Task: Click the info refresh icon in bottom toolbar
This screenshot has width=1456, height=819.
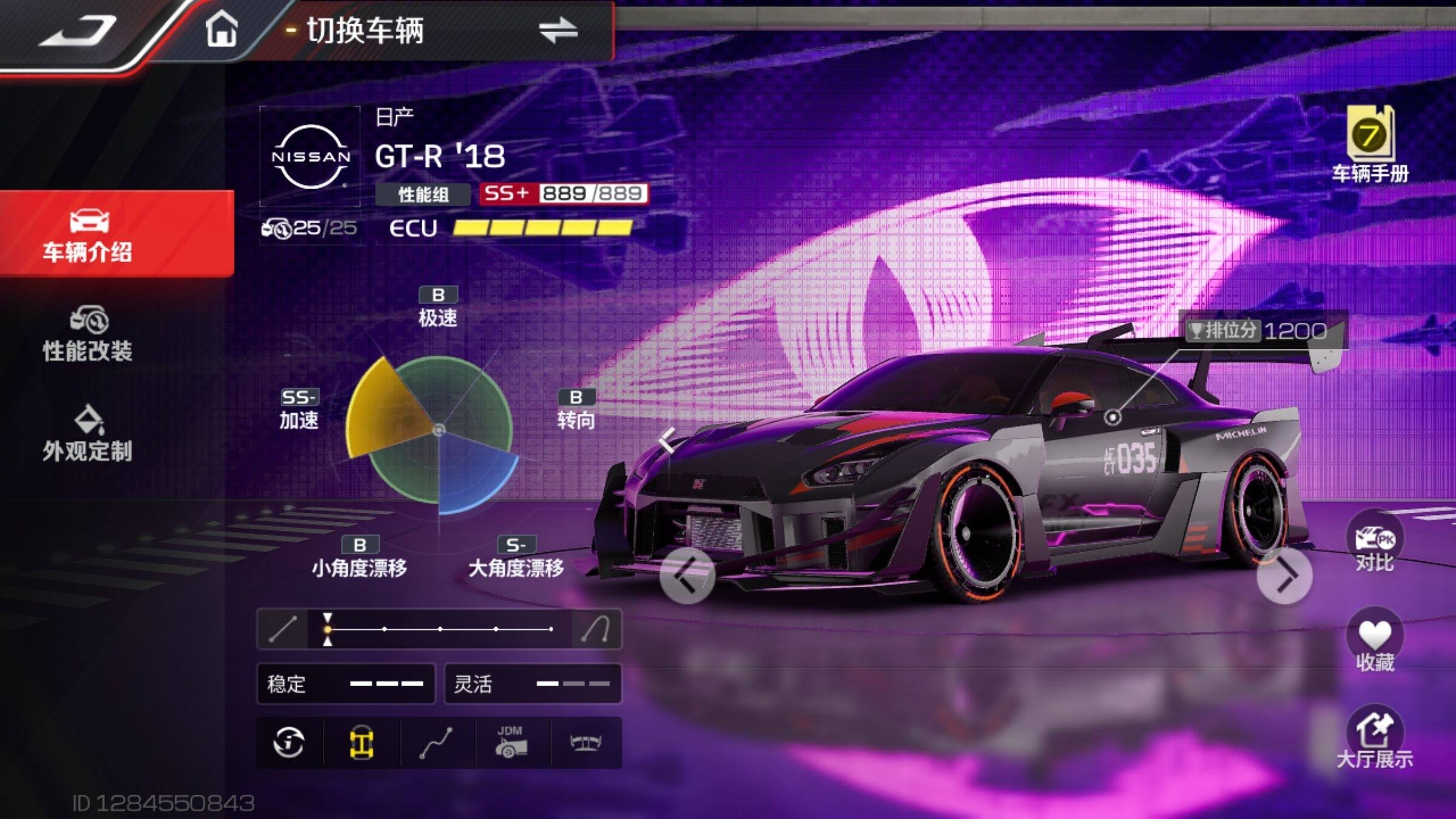Action: pos(289,743)
